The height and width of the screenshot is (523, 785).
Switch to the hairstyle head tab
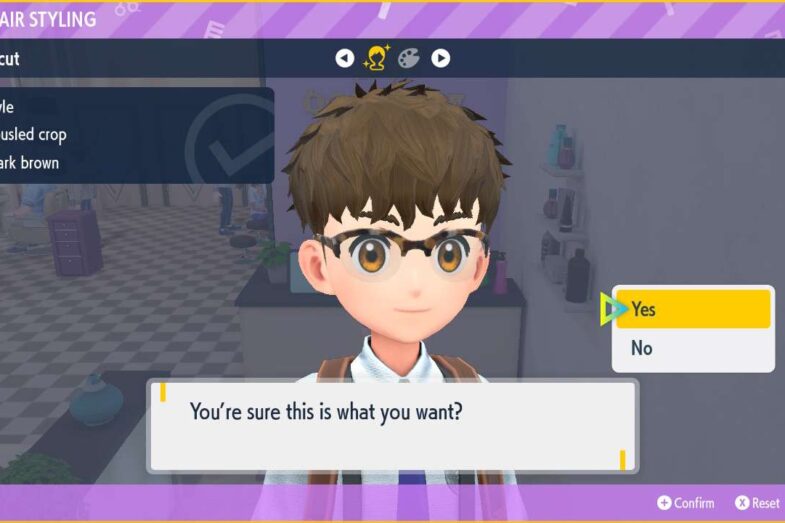377,58
